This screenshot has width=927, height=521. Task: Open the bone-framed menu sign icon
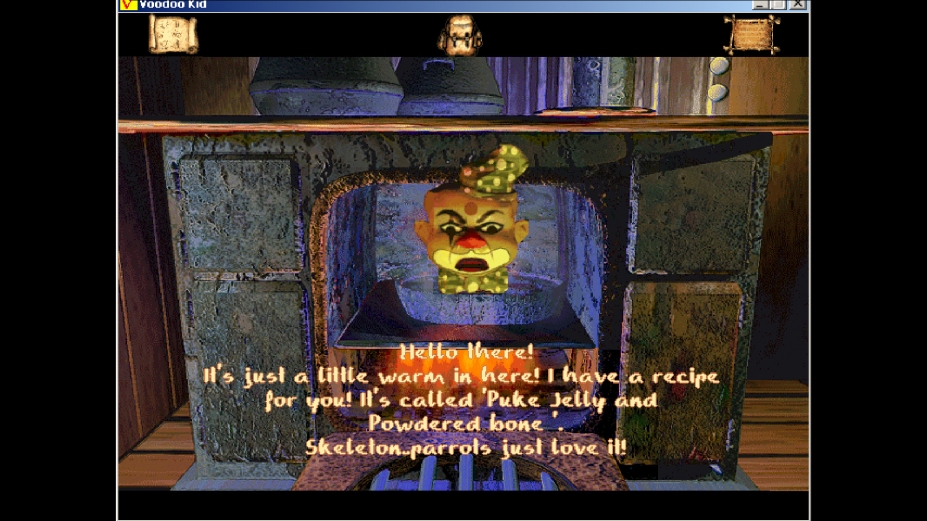click(x=750, y=34)
